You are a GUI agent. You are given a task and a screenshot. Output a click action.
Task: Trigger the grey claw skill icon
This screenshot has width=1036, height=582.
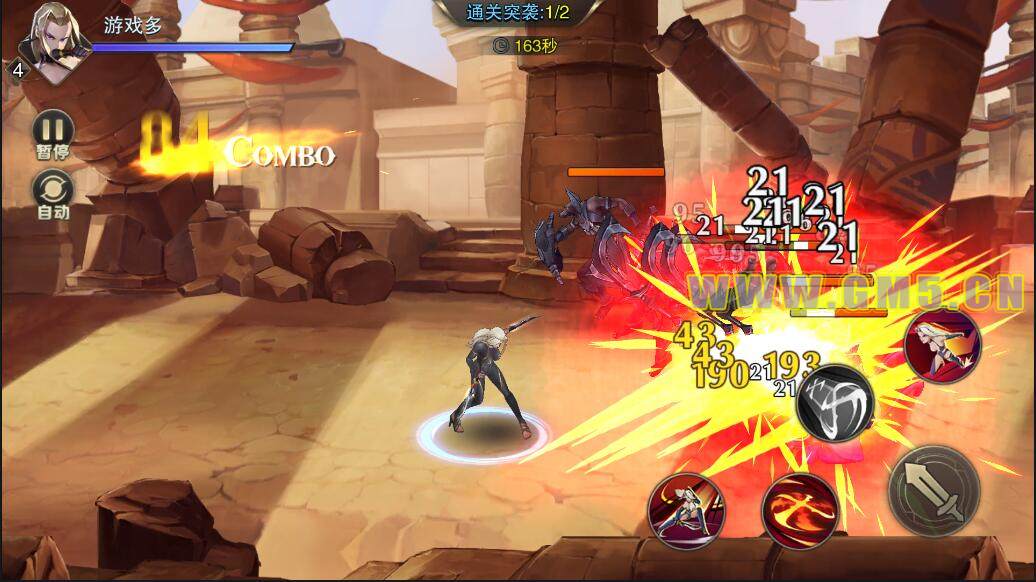tap(835, 403)
